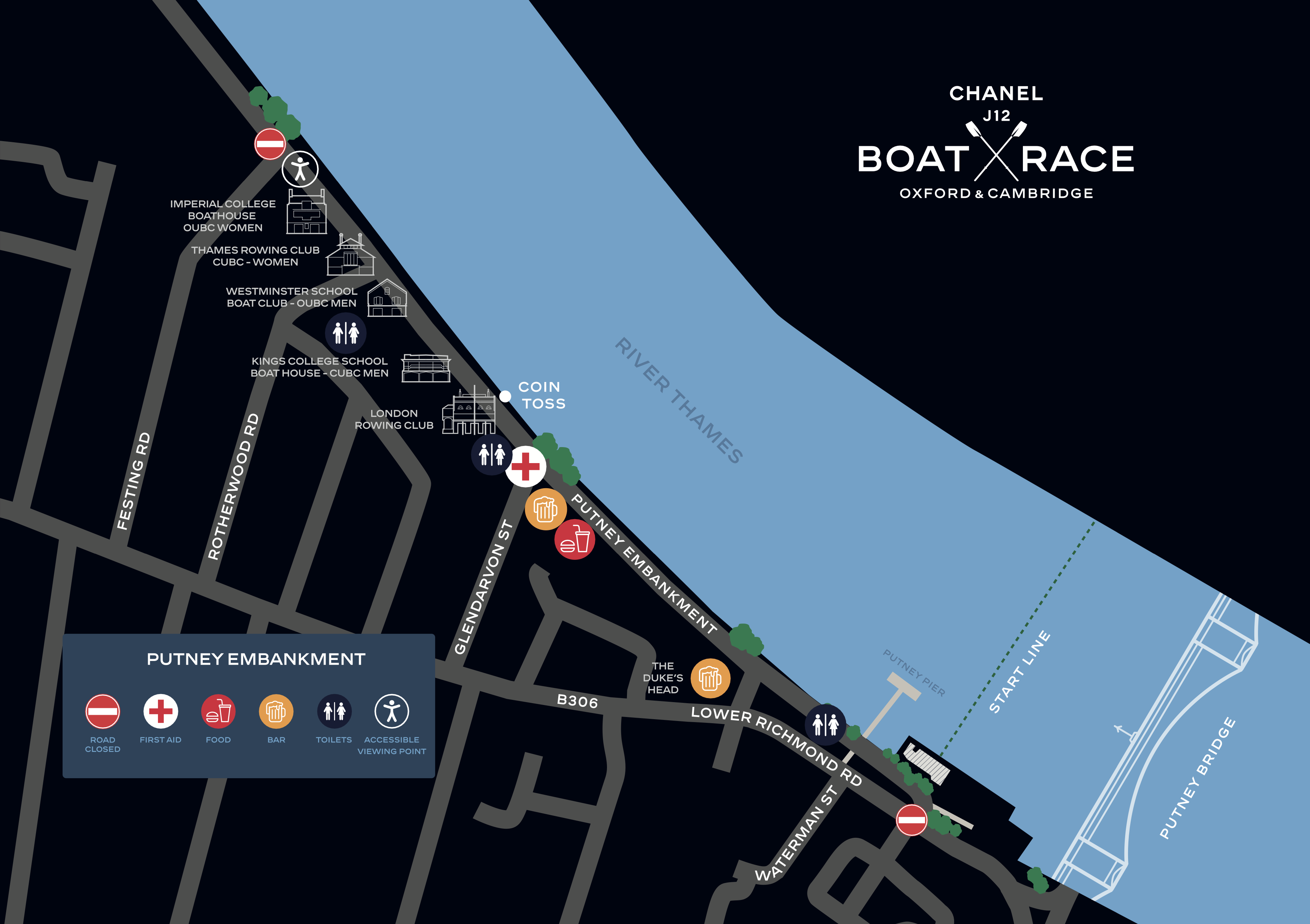
Task: Click the bar marker beside The Duke's Head
Action: [x=710, y=678]
